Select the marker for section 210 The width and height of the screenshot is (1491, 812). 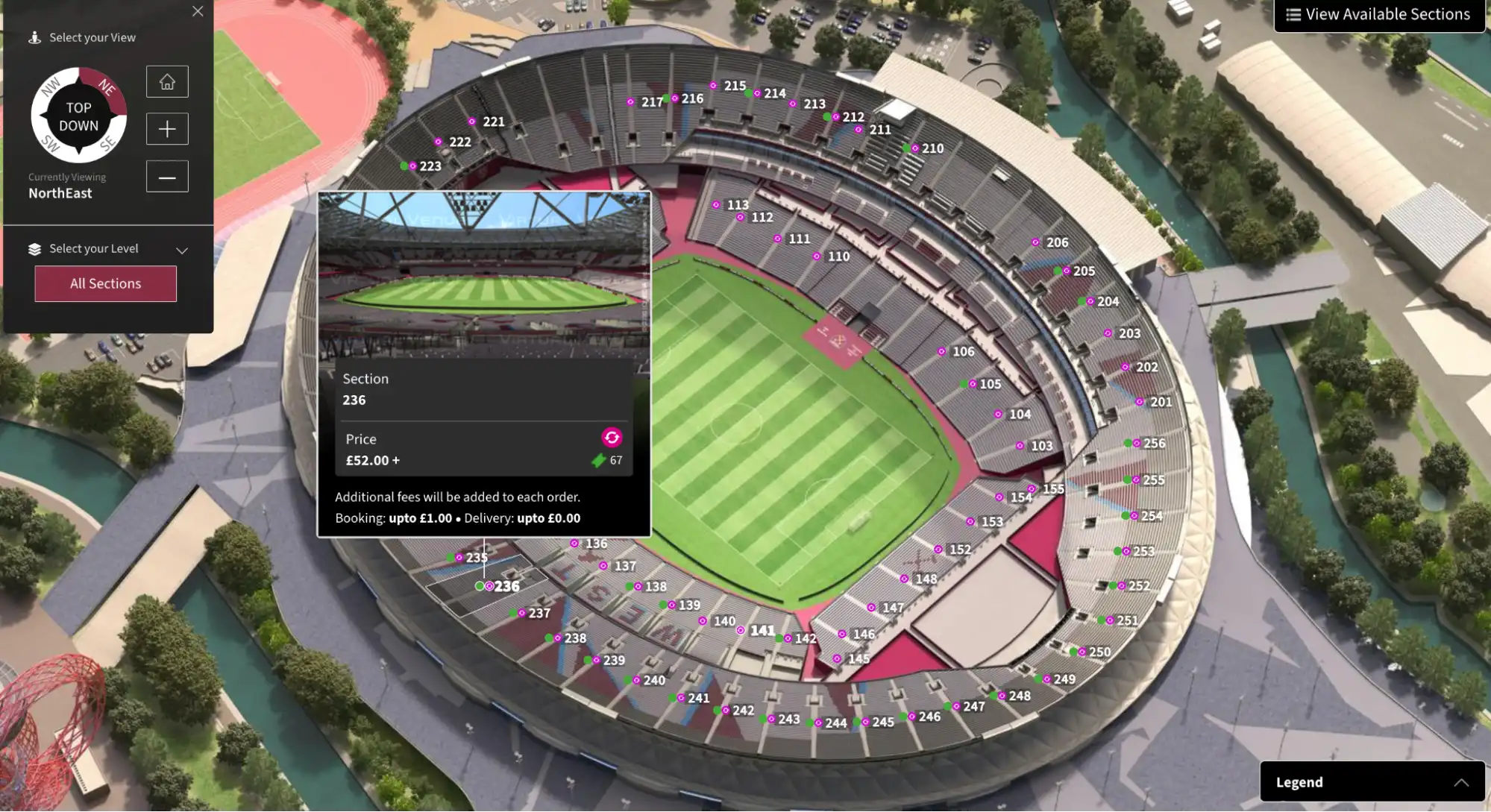[x=914, y=148]
